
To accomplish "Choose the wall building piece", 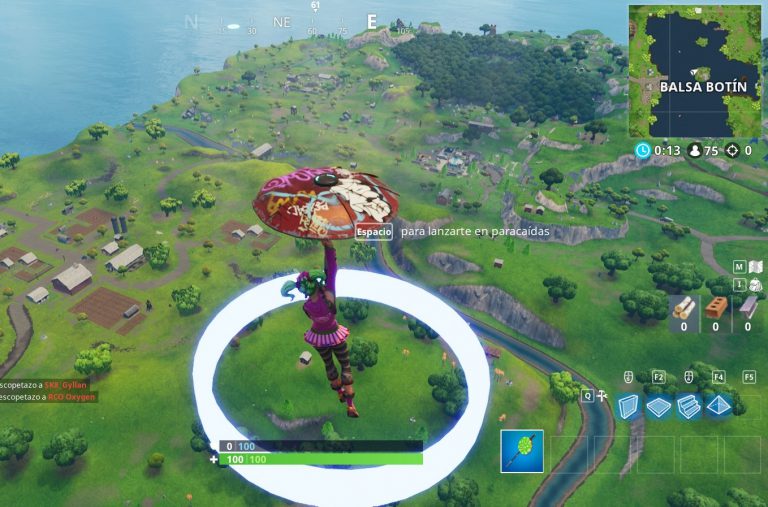I will pyautogui.click(x=628, y=406).
